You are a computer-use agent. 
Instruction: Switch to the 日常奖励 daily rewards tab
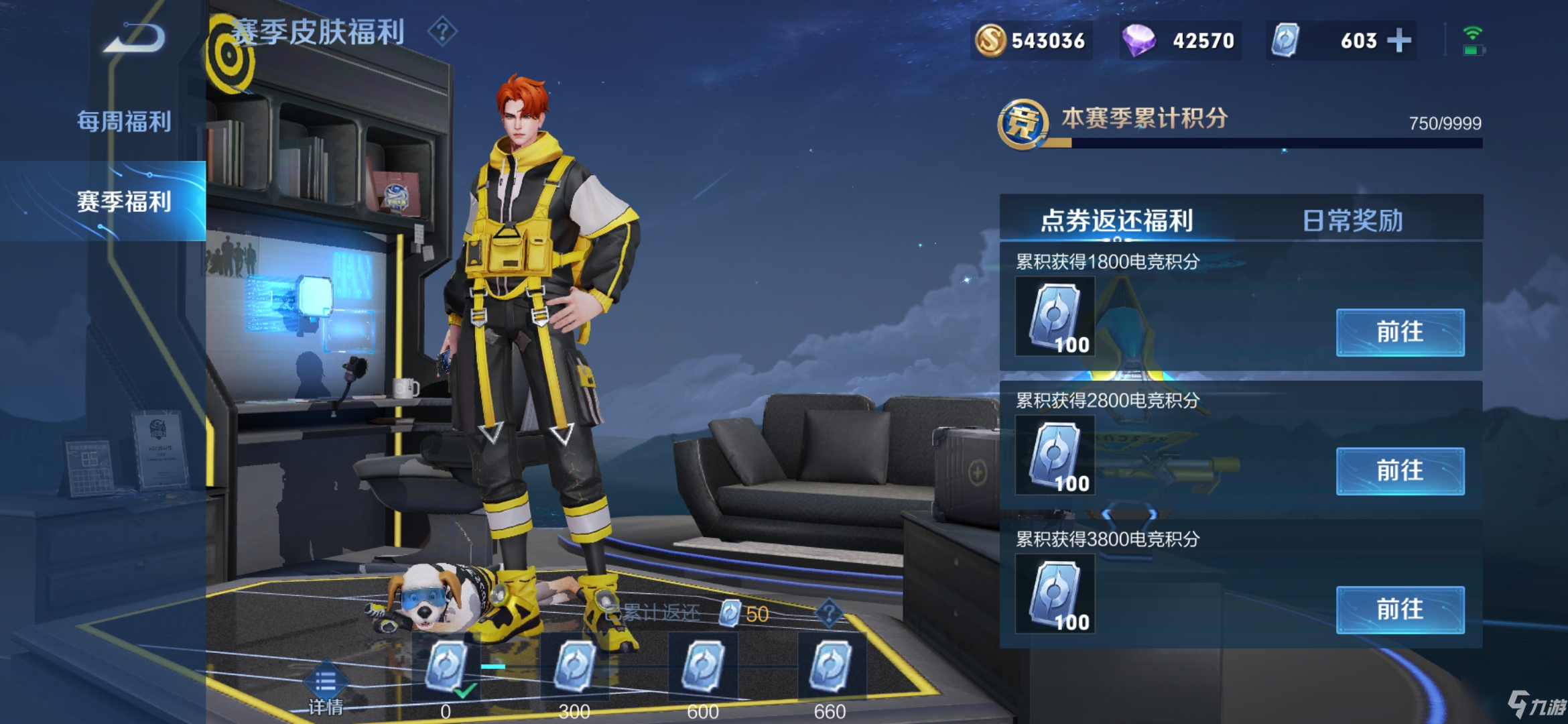(x=1352, y=220)
